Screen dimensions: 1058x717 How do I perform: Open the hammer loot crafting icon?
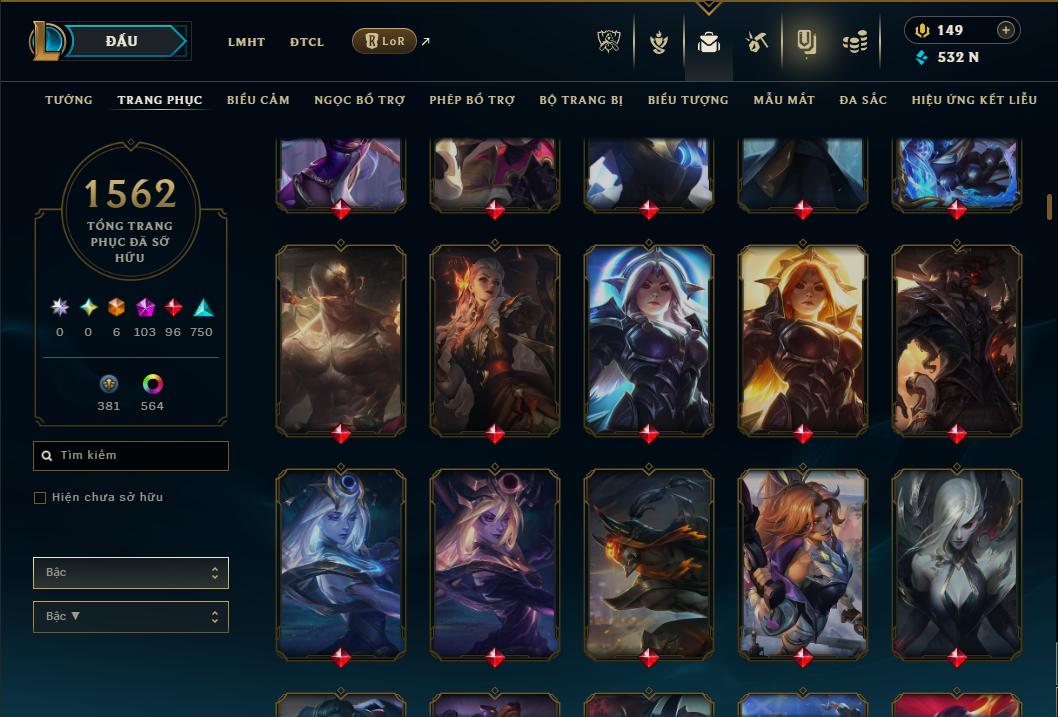(756, 42)
